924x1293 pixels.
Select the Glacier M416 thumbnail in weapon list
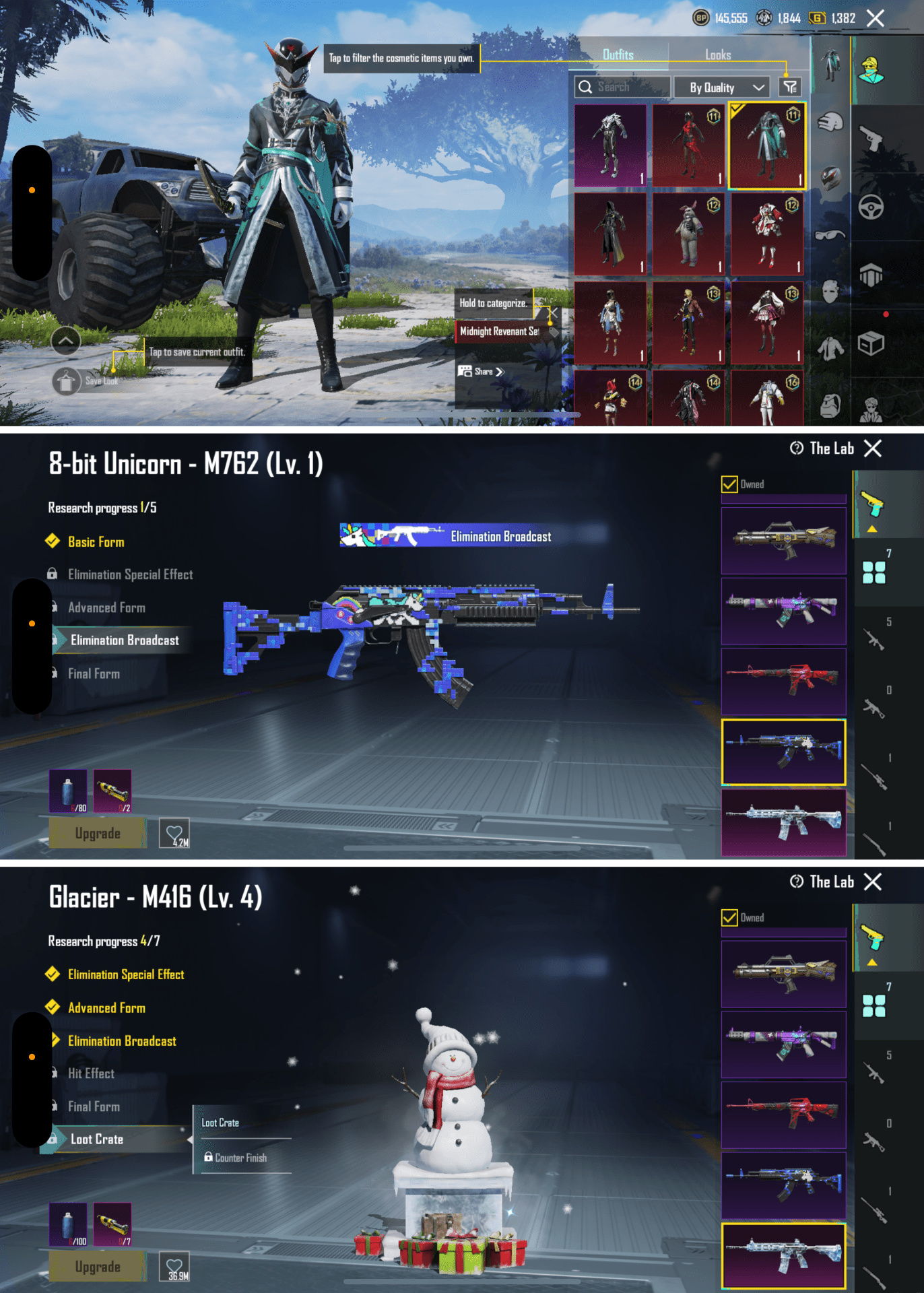pyautogui.click(x=783, y=1256)
